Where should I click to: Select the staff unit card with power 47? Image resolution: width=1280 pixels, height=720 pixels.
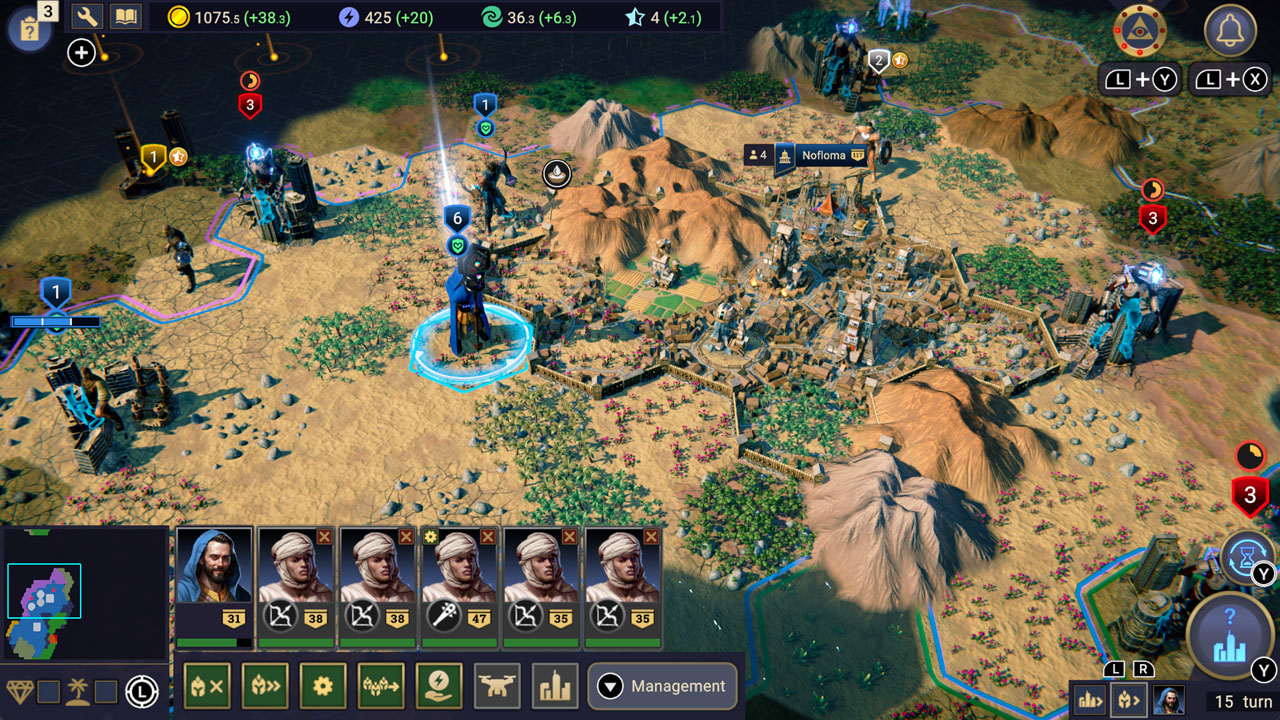point(460,585)
